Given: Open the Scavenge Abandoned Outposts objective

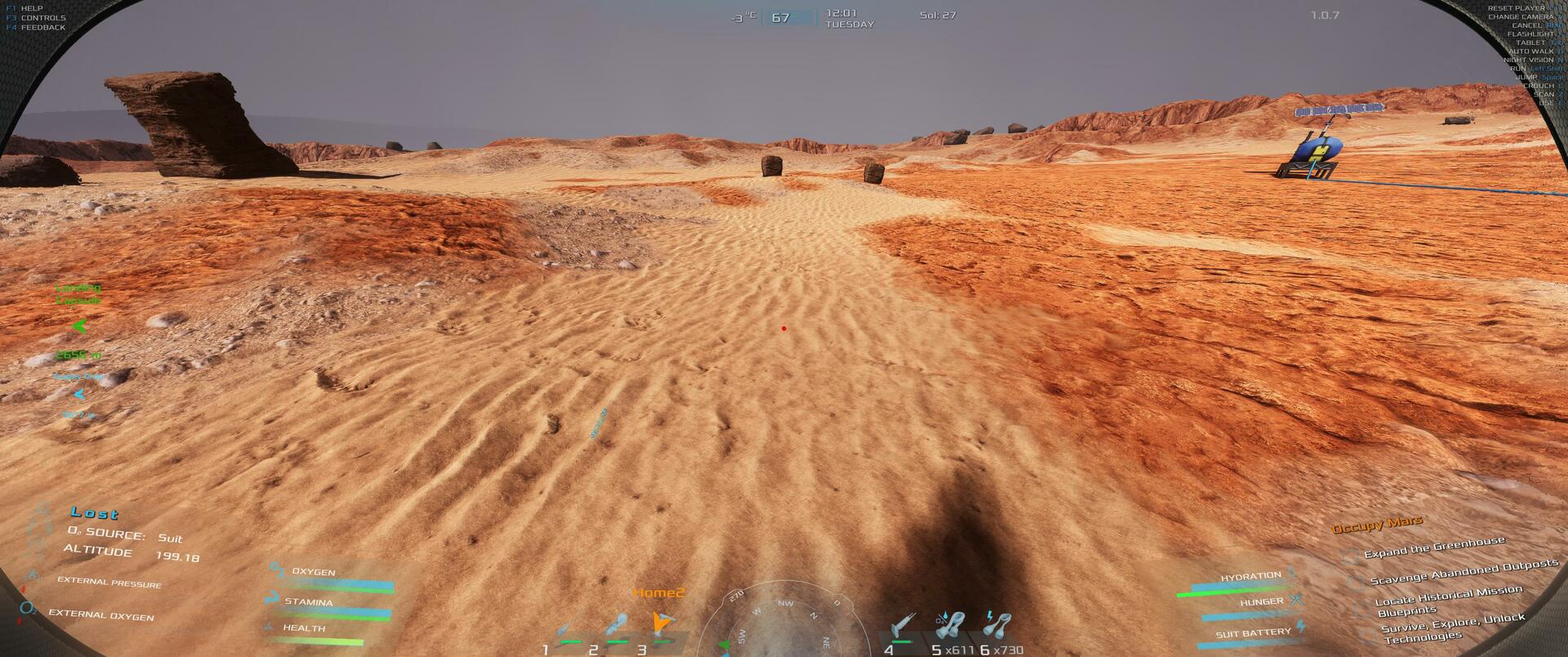Looking at the screenshot, I should point(1463,572).
